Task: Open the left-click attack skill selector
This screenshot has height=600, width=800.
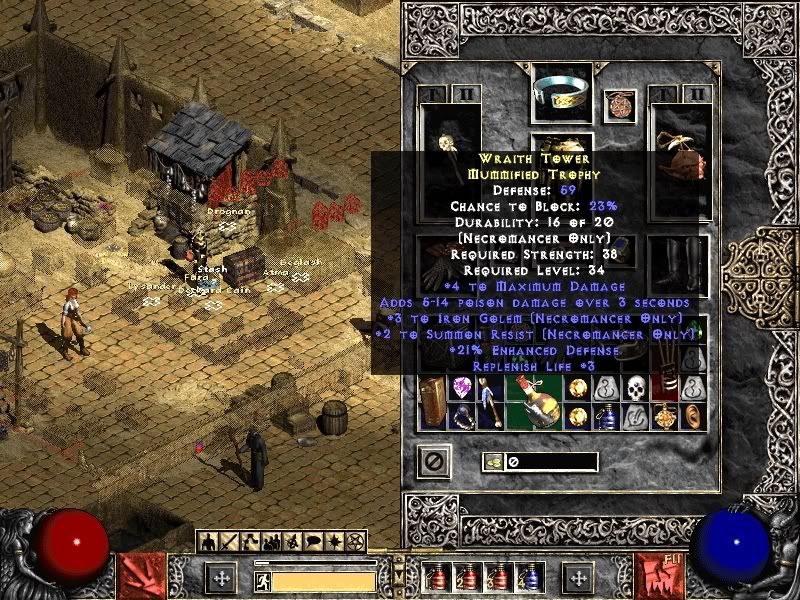Action: 142,577
